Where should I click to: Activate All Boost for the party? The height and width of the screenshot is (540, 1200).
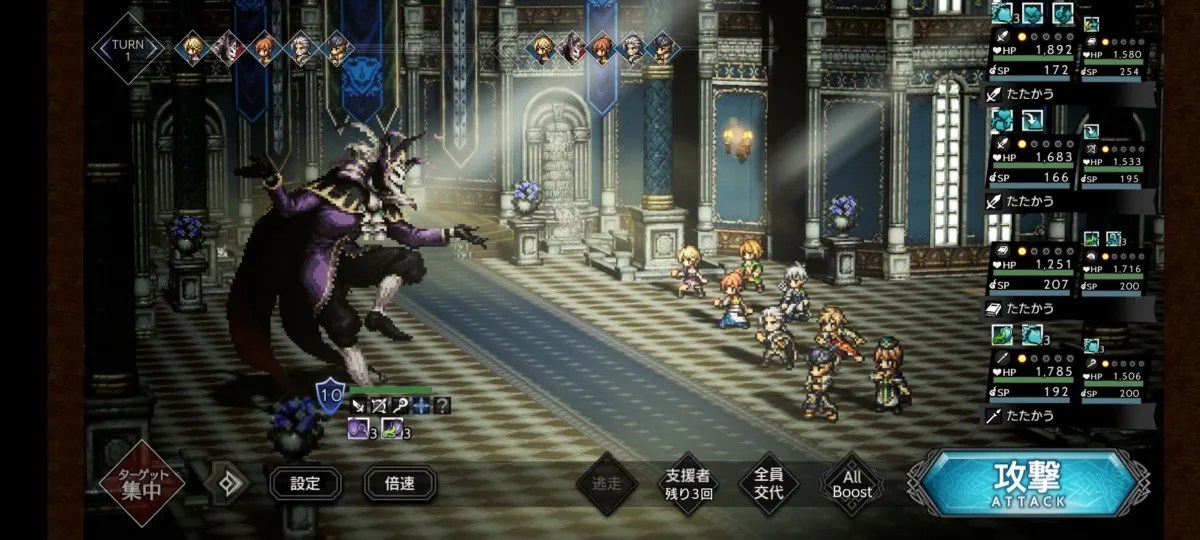852,484
